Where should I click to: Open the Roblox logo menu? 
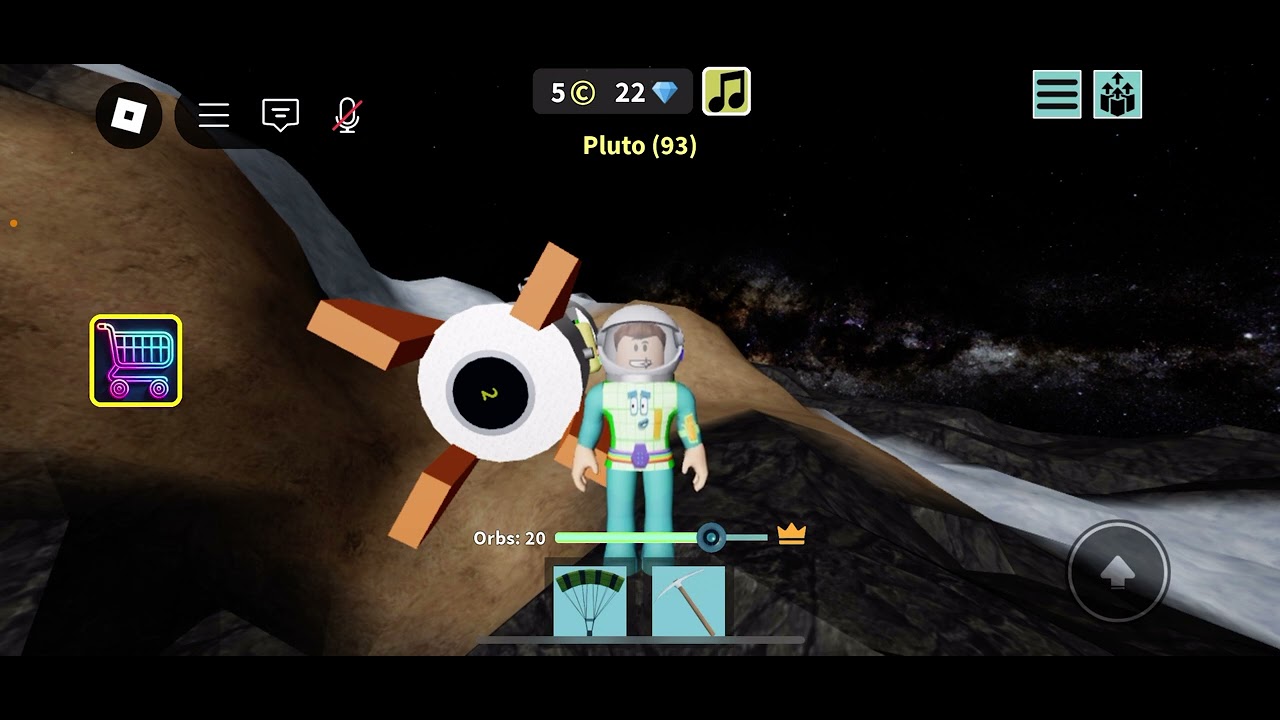pyautogui.click(x=129, y=116)
